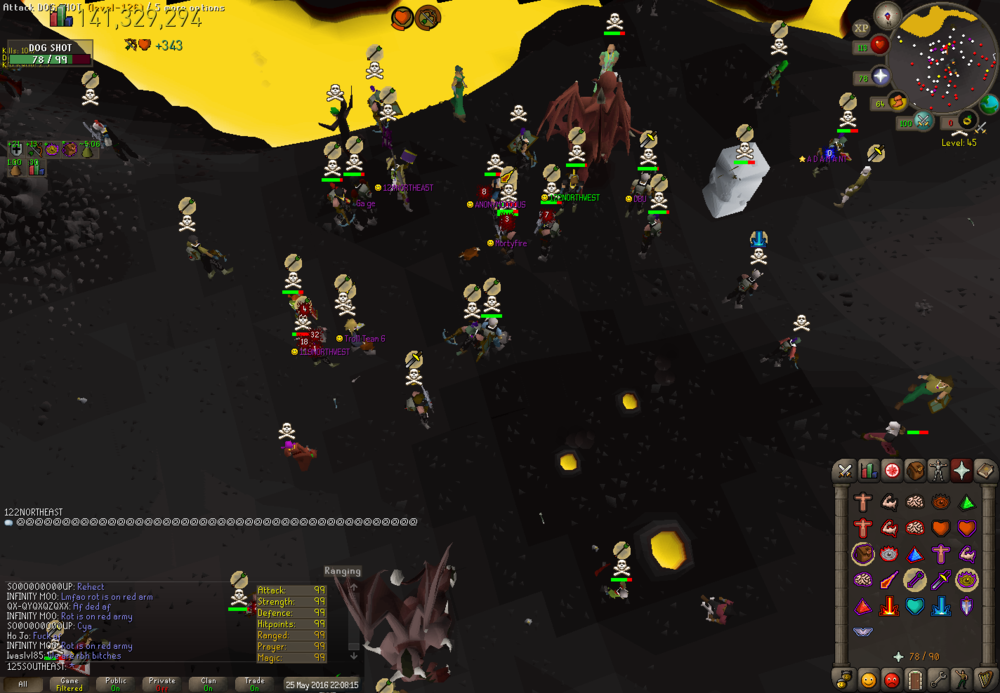Image resolution: width=1000 pixels, height=693 pixels.
Task: Open the Ignore List red face tab
Action: (891, 680)
